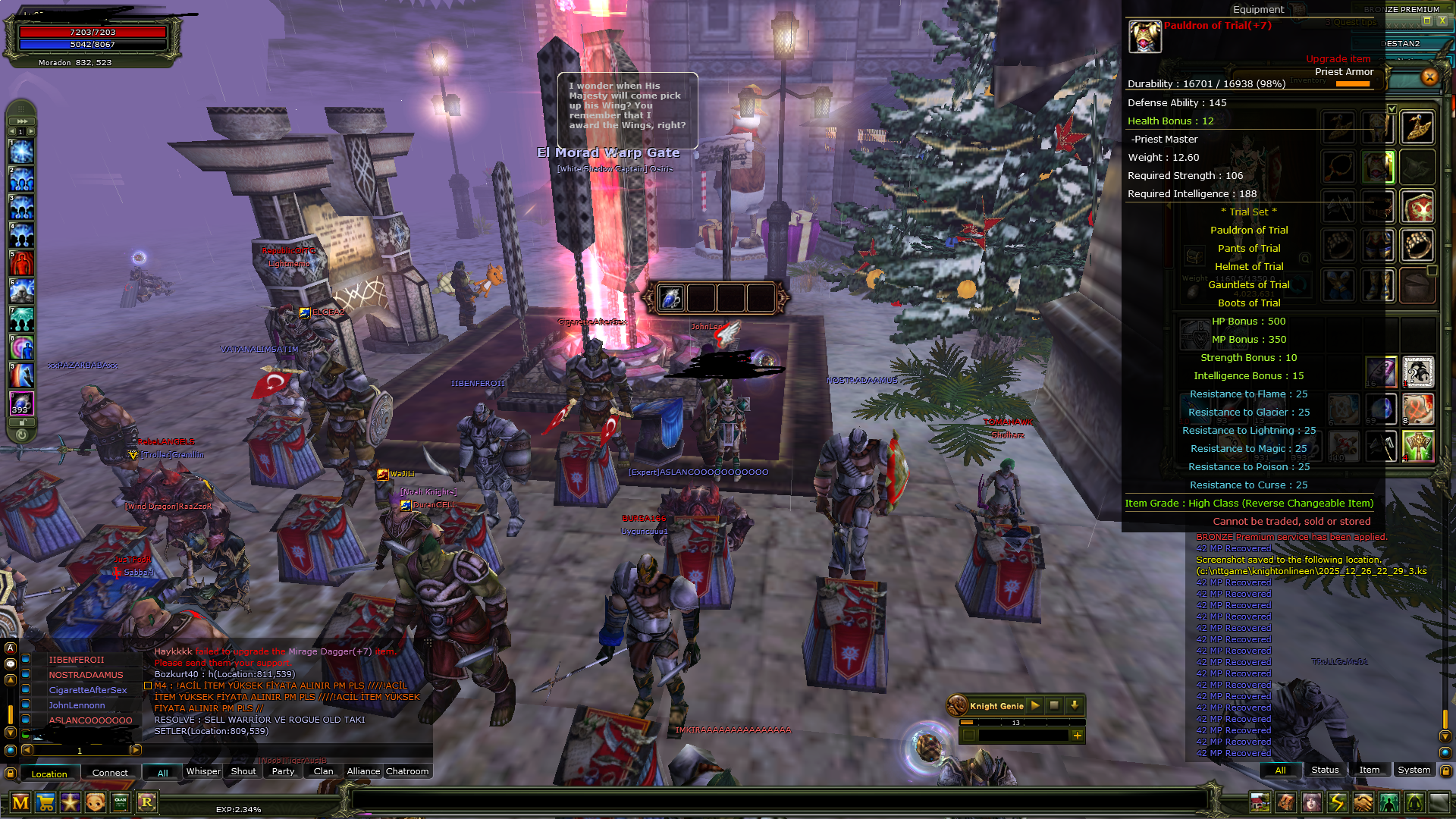Open the shopping cart store icon
Image resolution: width=1456 pixels, height=819 pixels.
point(45,802)
